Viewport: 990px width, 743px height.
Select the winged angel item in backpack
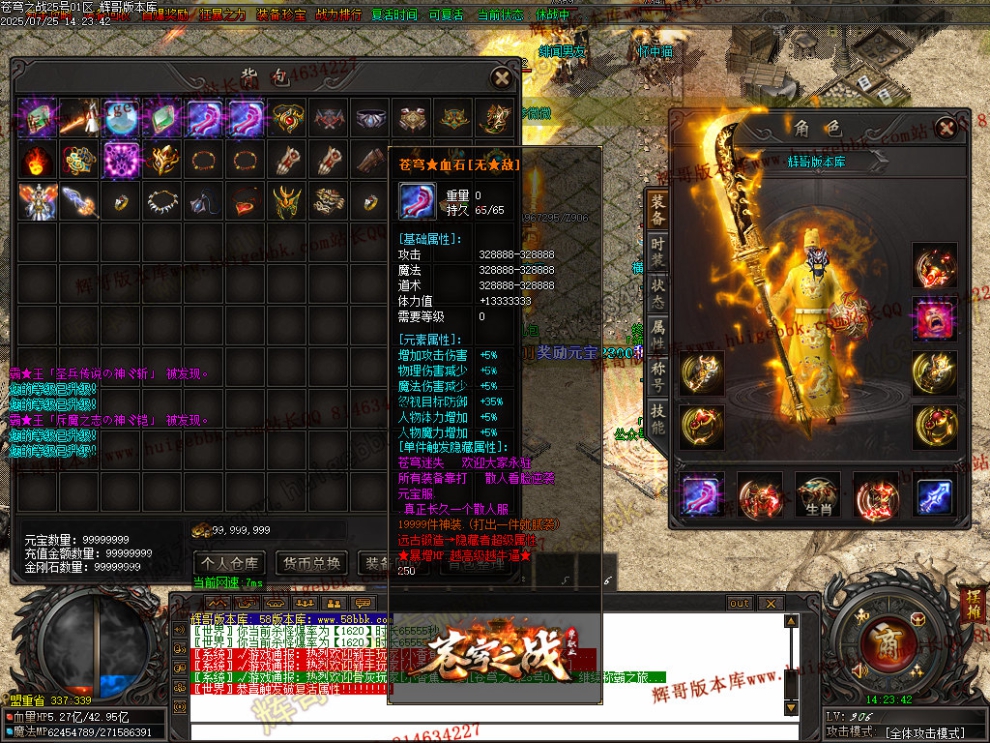[x=36, y=203]
